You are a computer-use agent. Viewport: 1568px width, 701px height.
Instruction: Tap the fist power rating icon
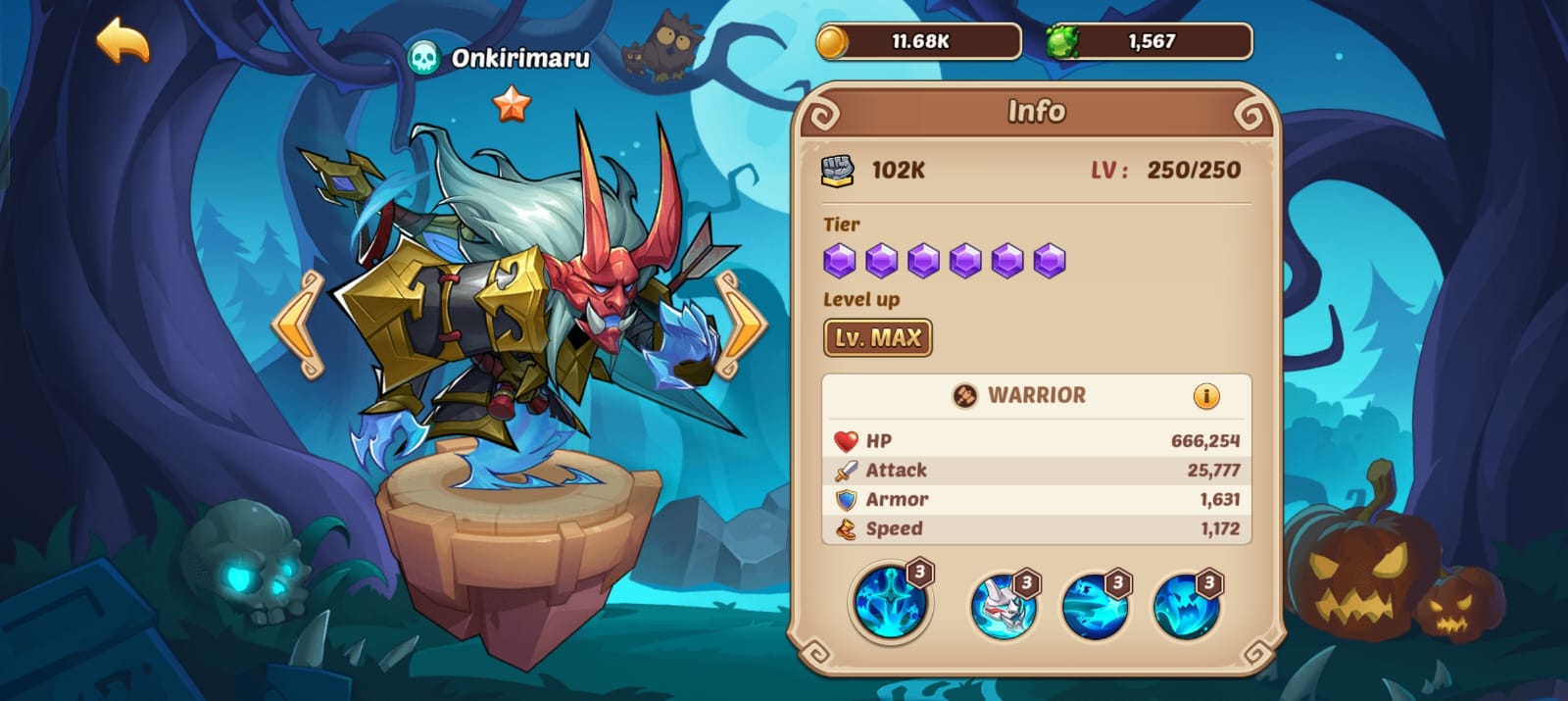click(x=837, y=171)
